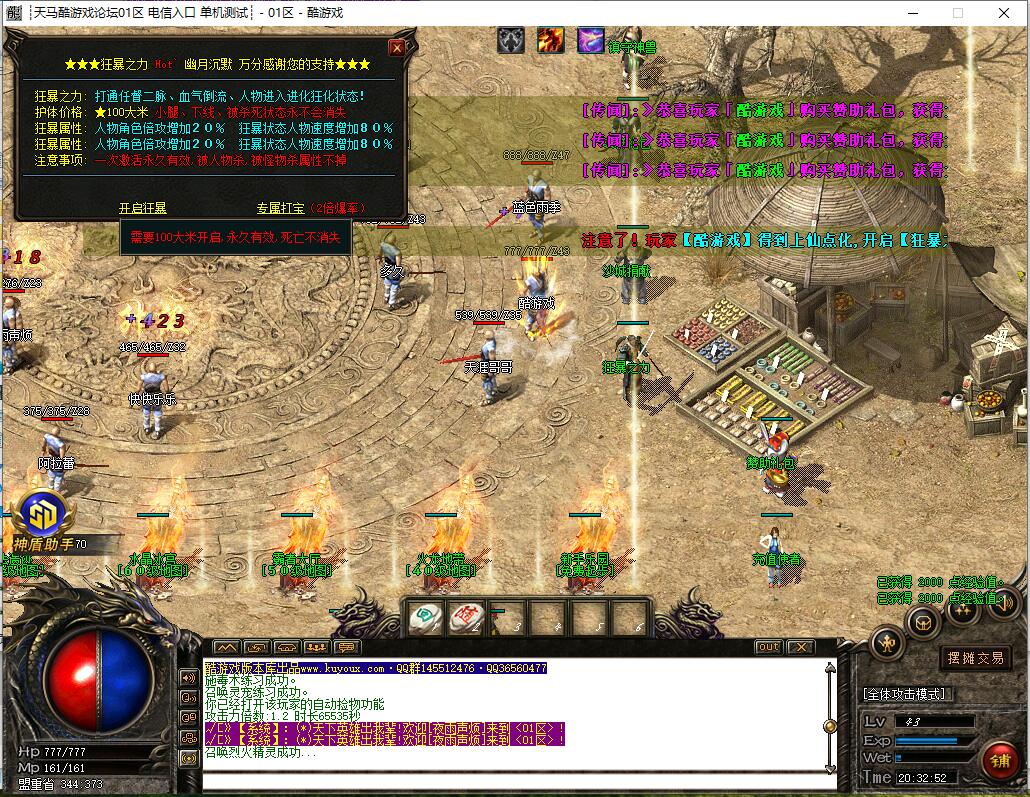Viewport: 1030px width, 797px height.
Task: Minimize the game window
Action: point(912,13)
